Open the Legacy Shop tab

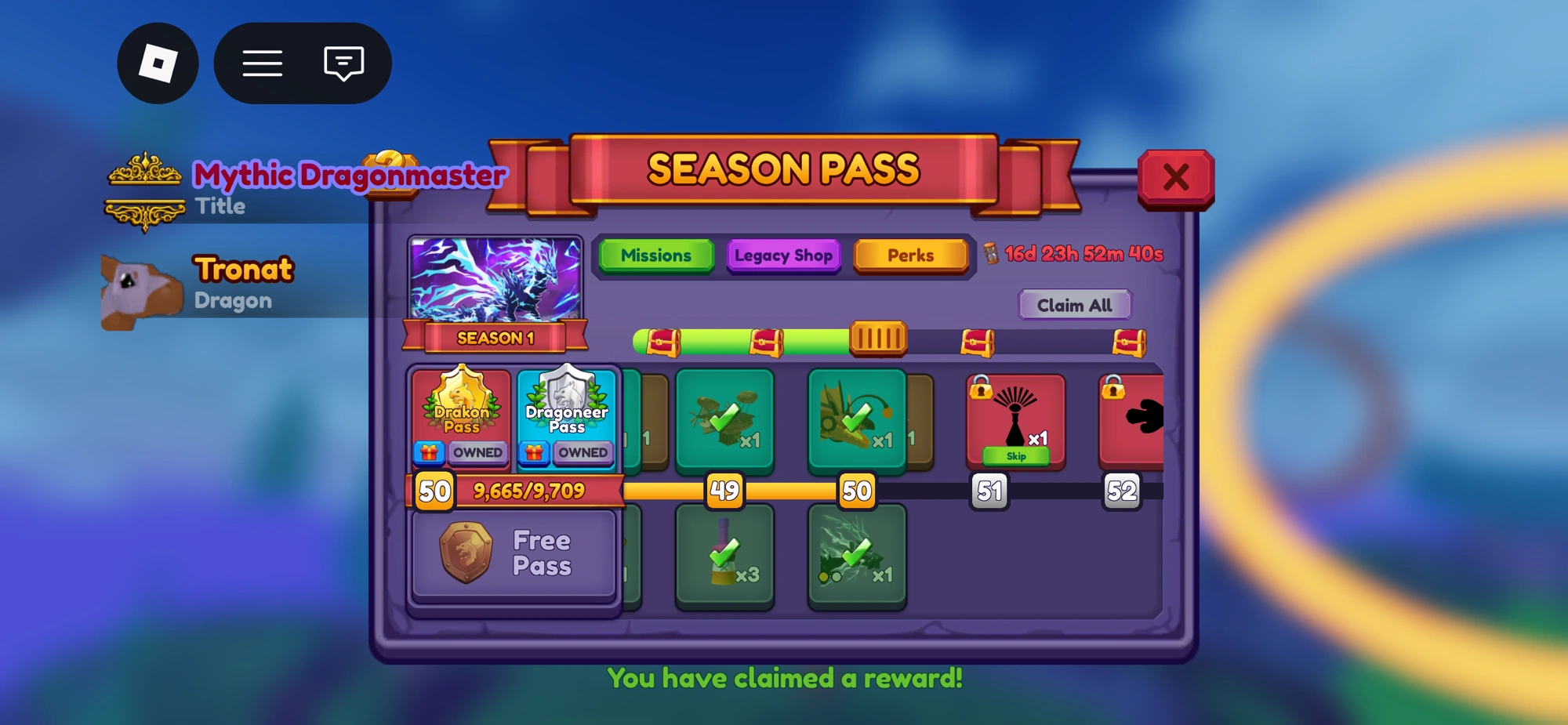coord(783,256)
